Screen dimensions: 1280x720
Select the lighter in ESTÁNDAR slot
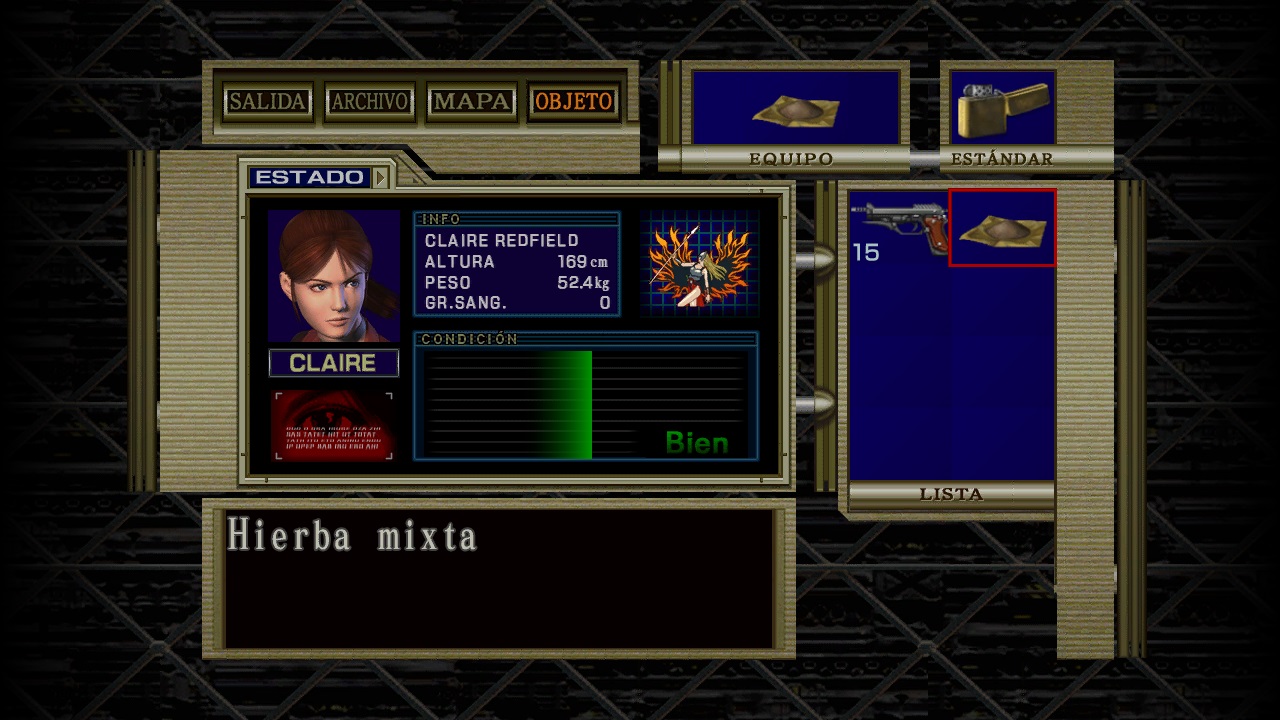1002,108
